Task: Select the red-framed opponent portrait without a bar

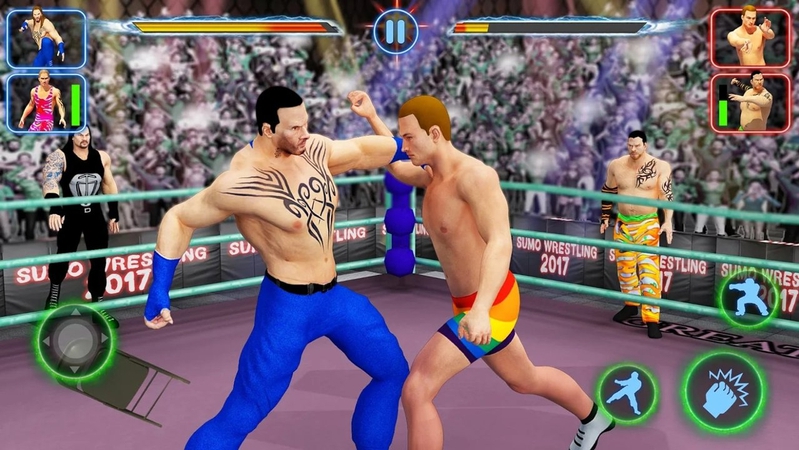Action: [x=750, y=37]
